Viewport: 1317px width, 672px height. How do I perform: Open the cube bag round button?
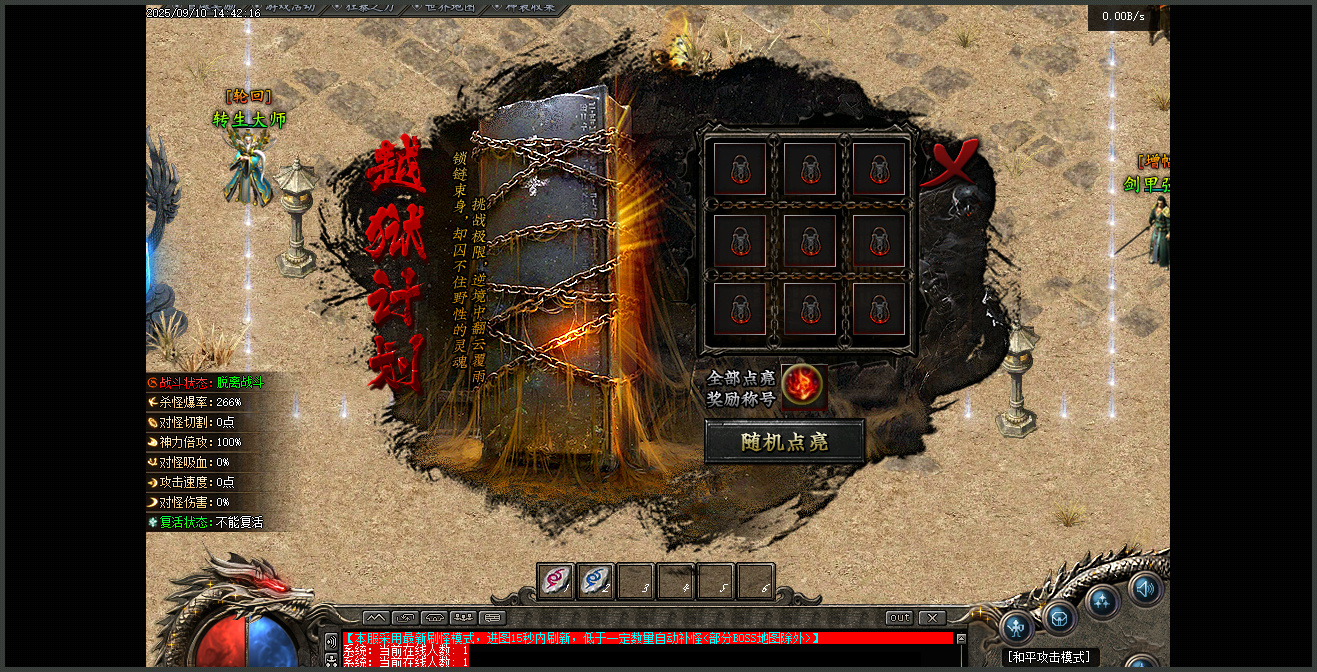[x=1060, y=617]
